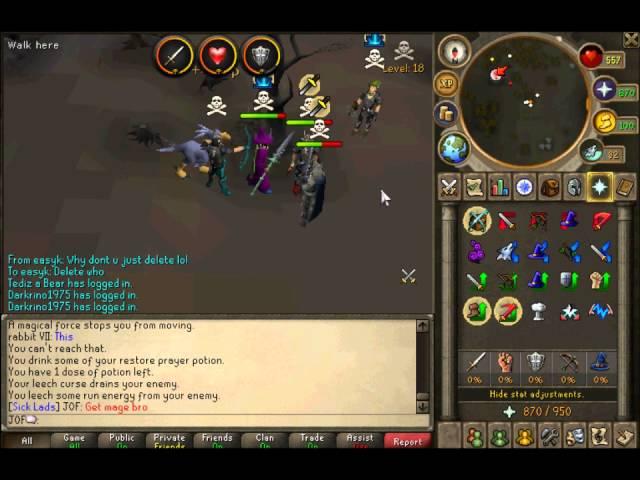Open the crossed swords combat styles tab

coord(449,187)
